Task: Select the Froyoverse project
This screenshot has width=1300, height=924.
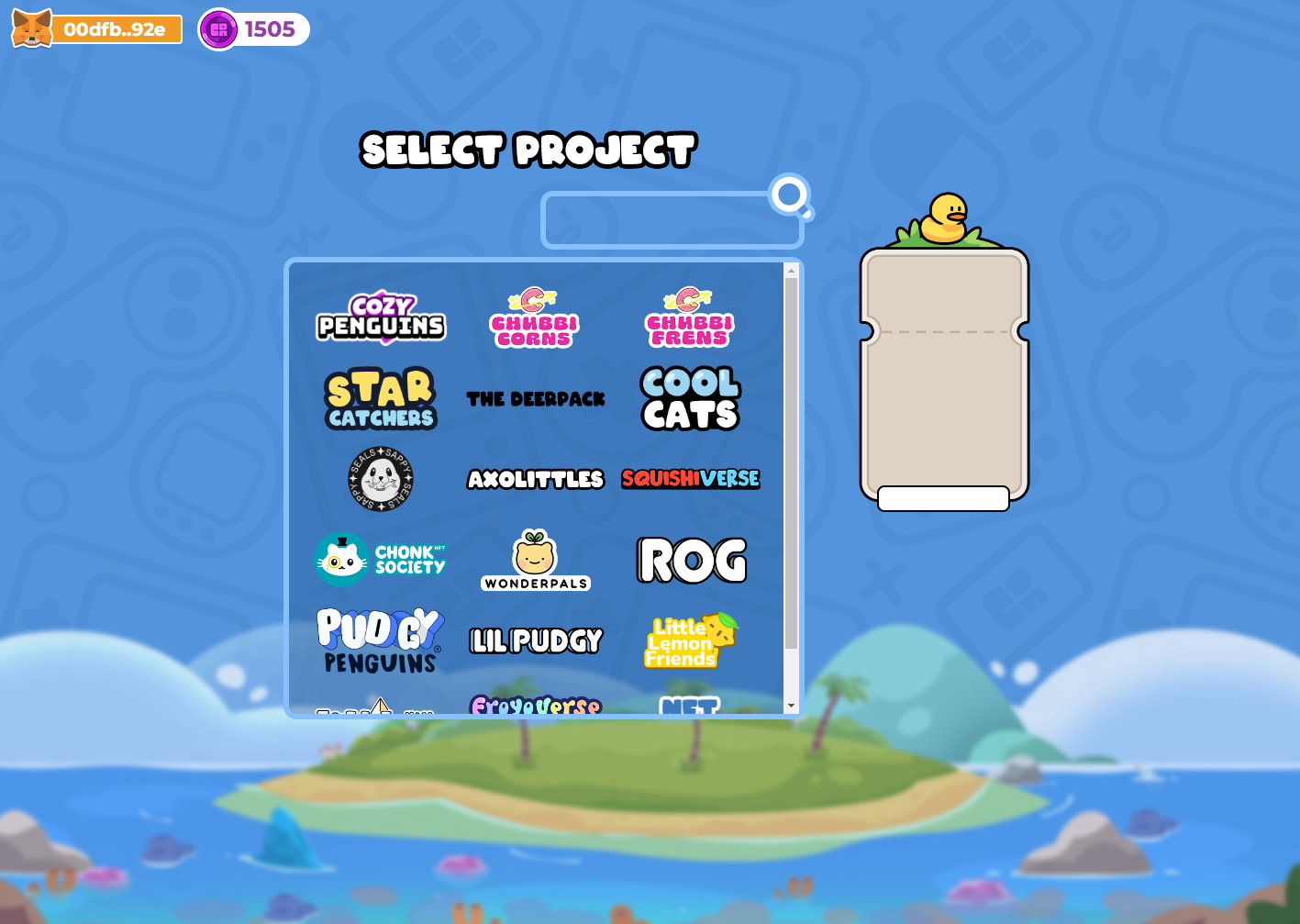Action: tap(535, 705)
